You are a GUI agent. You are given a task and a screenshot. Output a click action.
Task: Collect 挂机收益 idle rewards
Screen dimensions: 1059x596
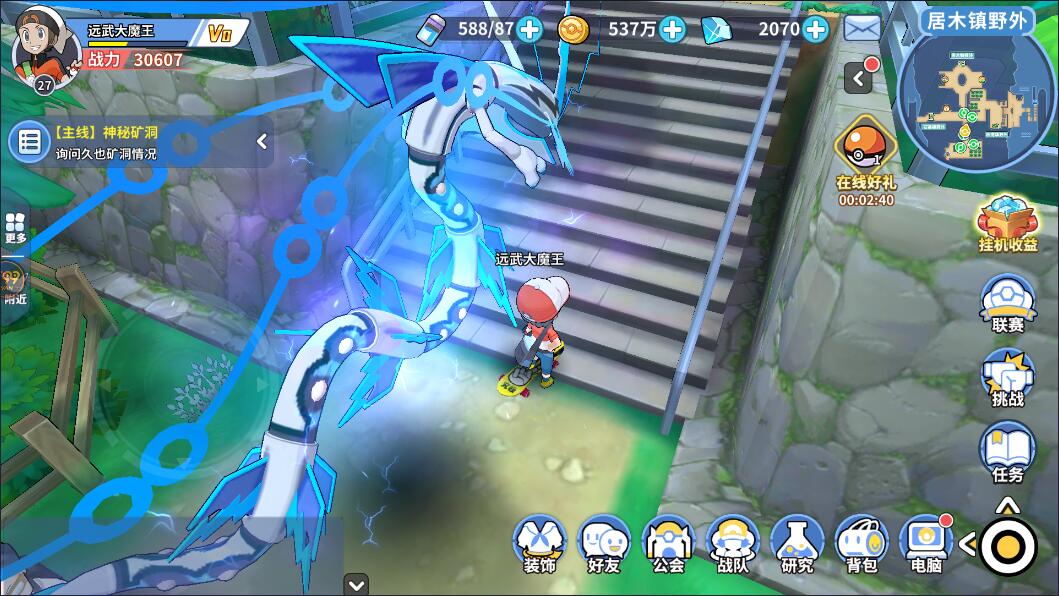click(x=1007, y=224)
